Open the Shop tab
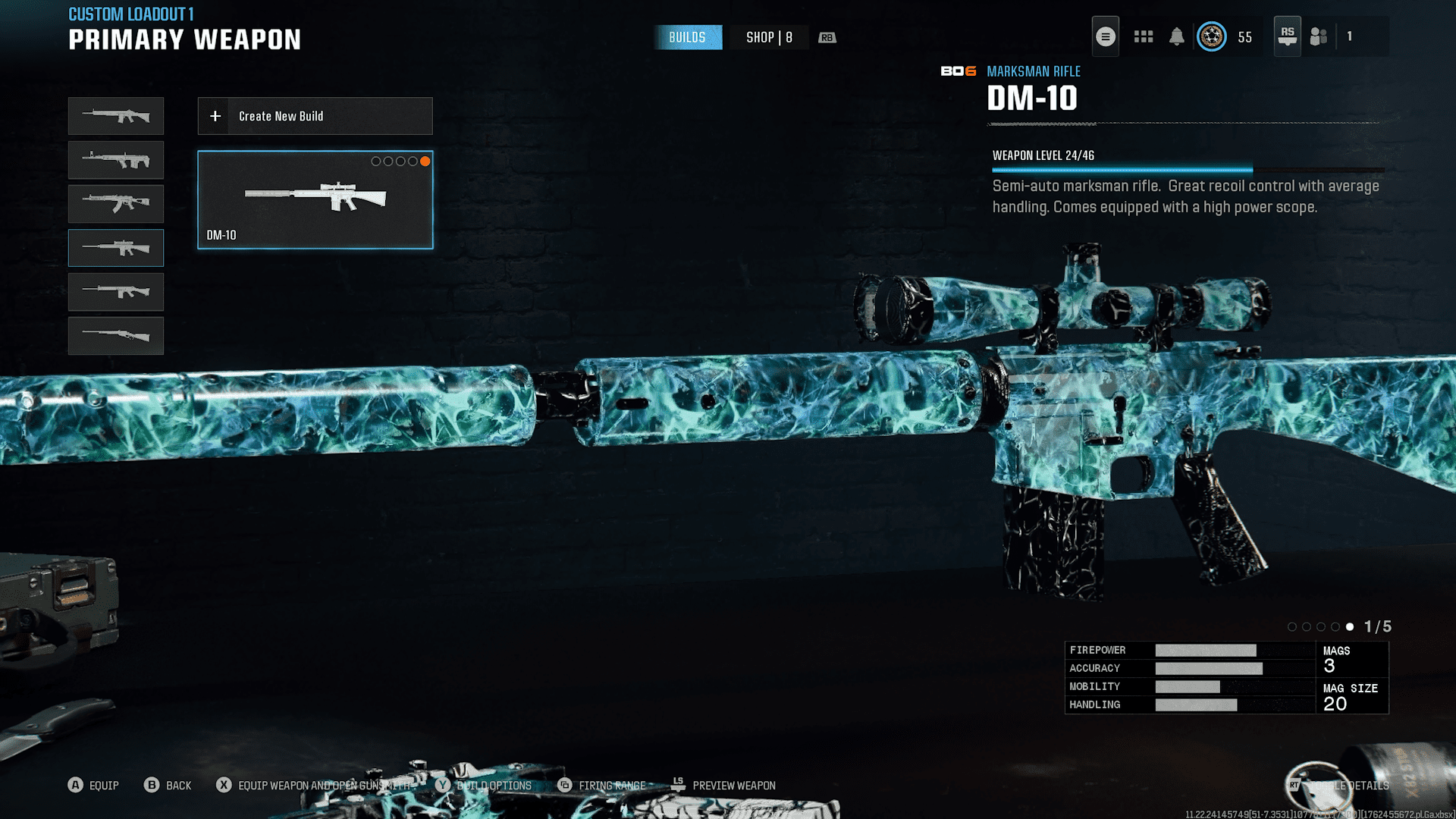1456x819 pixels. (769, 37)
